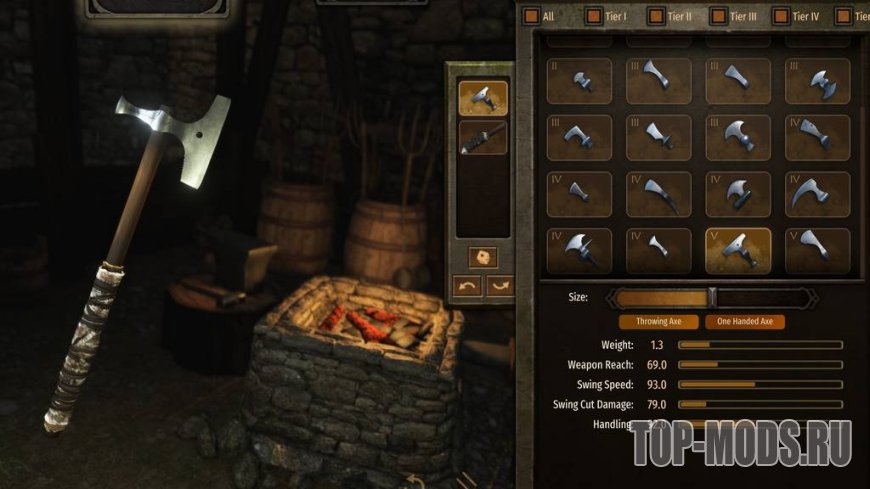Randomize the weapon with the dice button
The width and height of the screenshot is (870, 489).
(x=483, y=257)
